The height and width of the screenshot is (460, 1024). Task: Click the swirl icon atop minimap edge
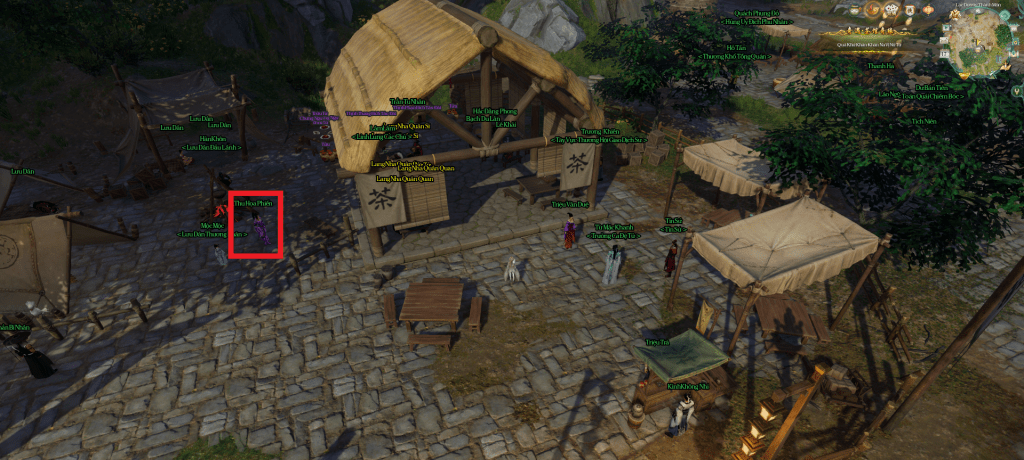click(x=1003, y=15)
